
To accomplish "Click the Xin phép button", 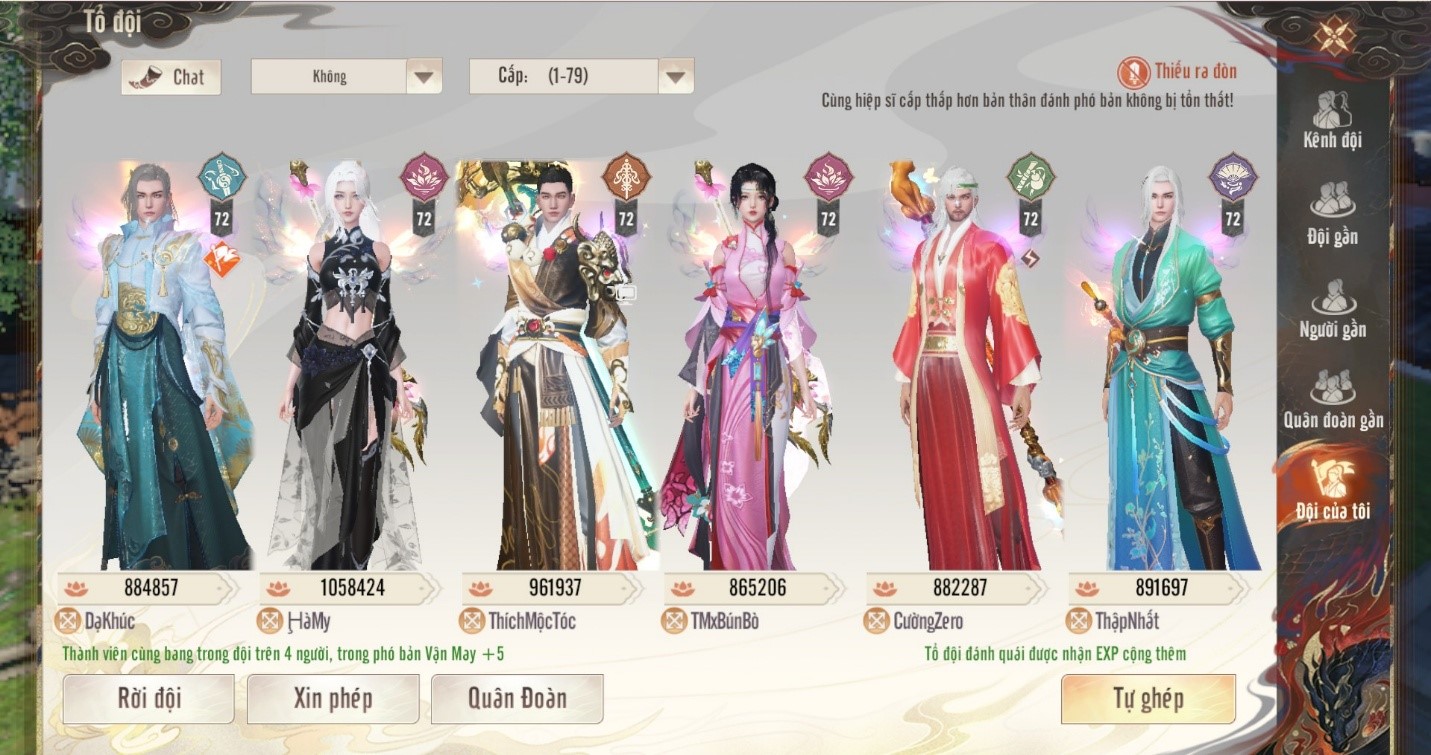I will click(x=332, y=698).
